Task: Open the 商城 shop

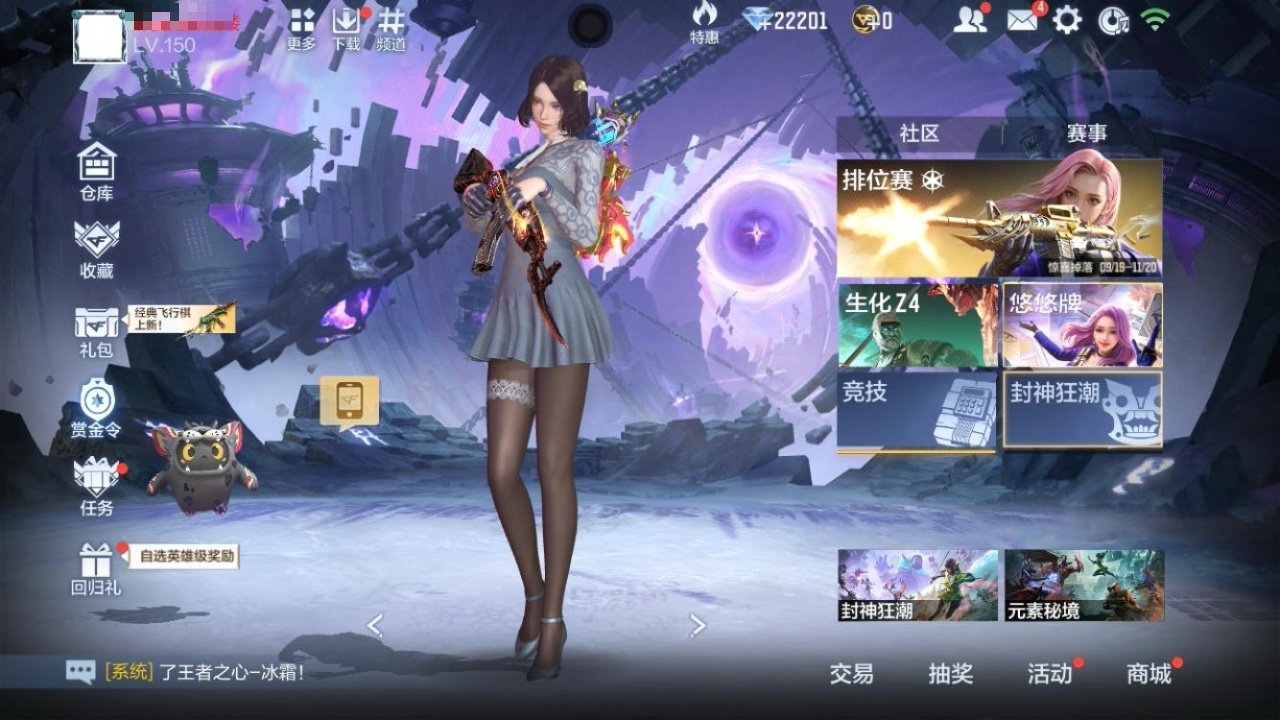Action: [1149, 674]
